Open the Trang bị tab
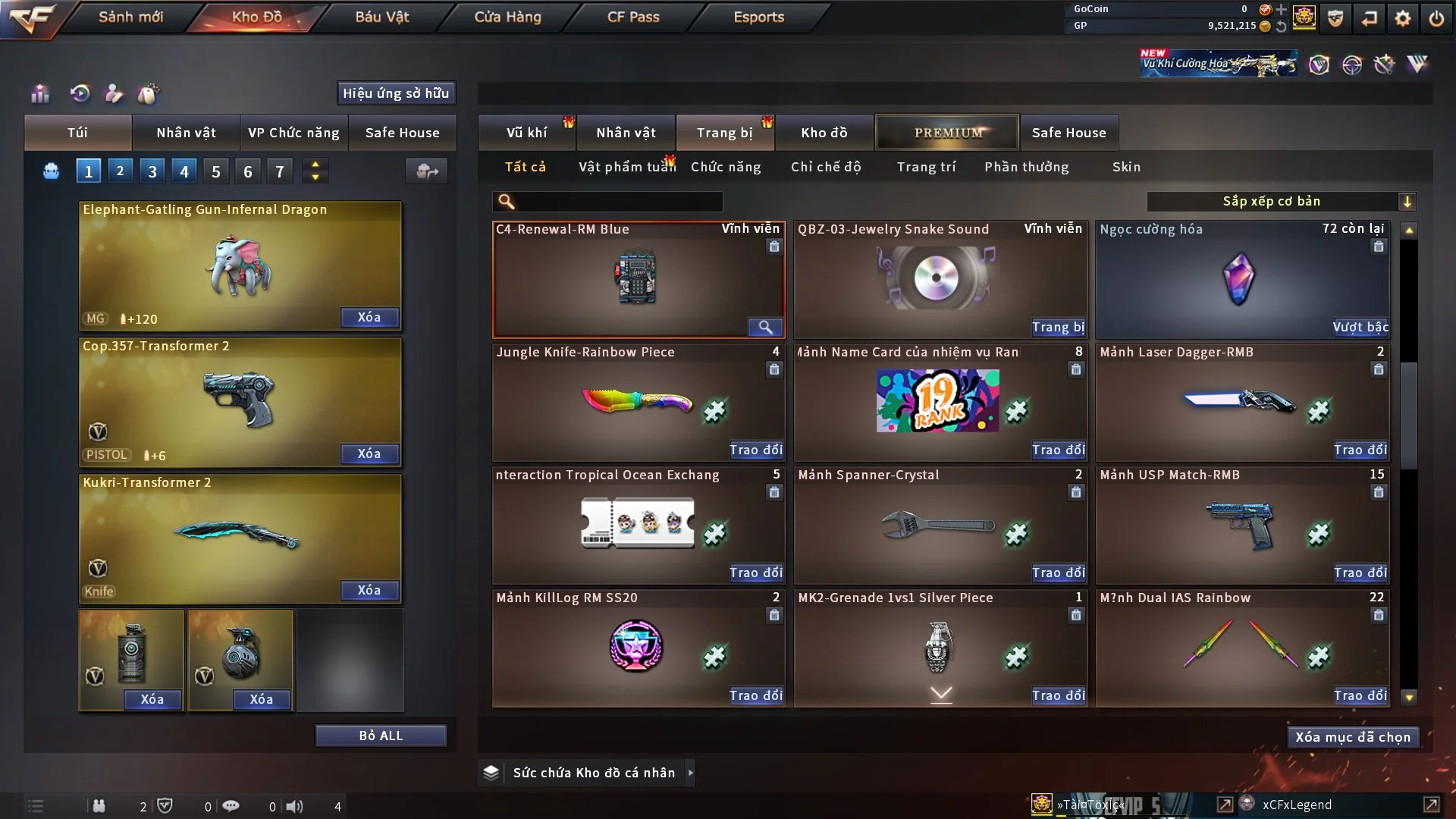This screenshot has width=1456, height=819. tap(724, 133)
